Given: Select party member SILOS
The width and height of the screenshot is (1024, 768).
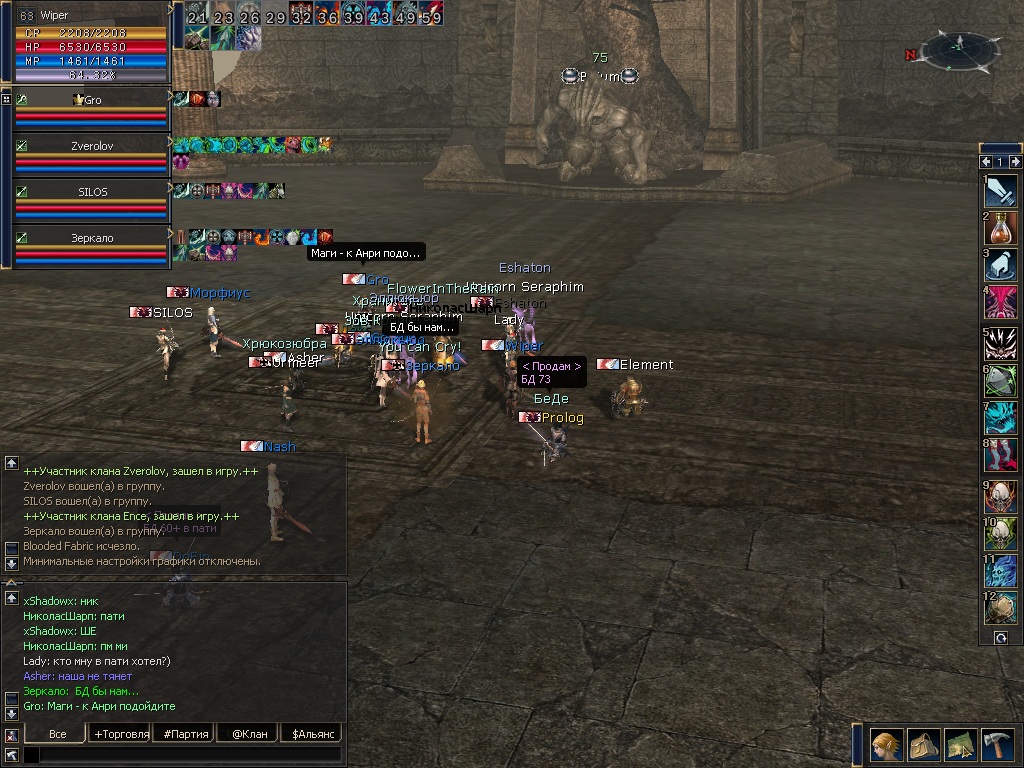Looking at the screenshot, I should tap(90, 192).
